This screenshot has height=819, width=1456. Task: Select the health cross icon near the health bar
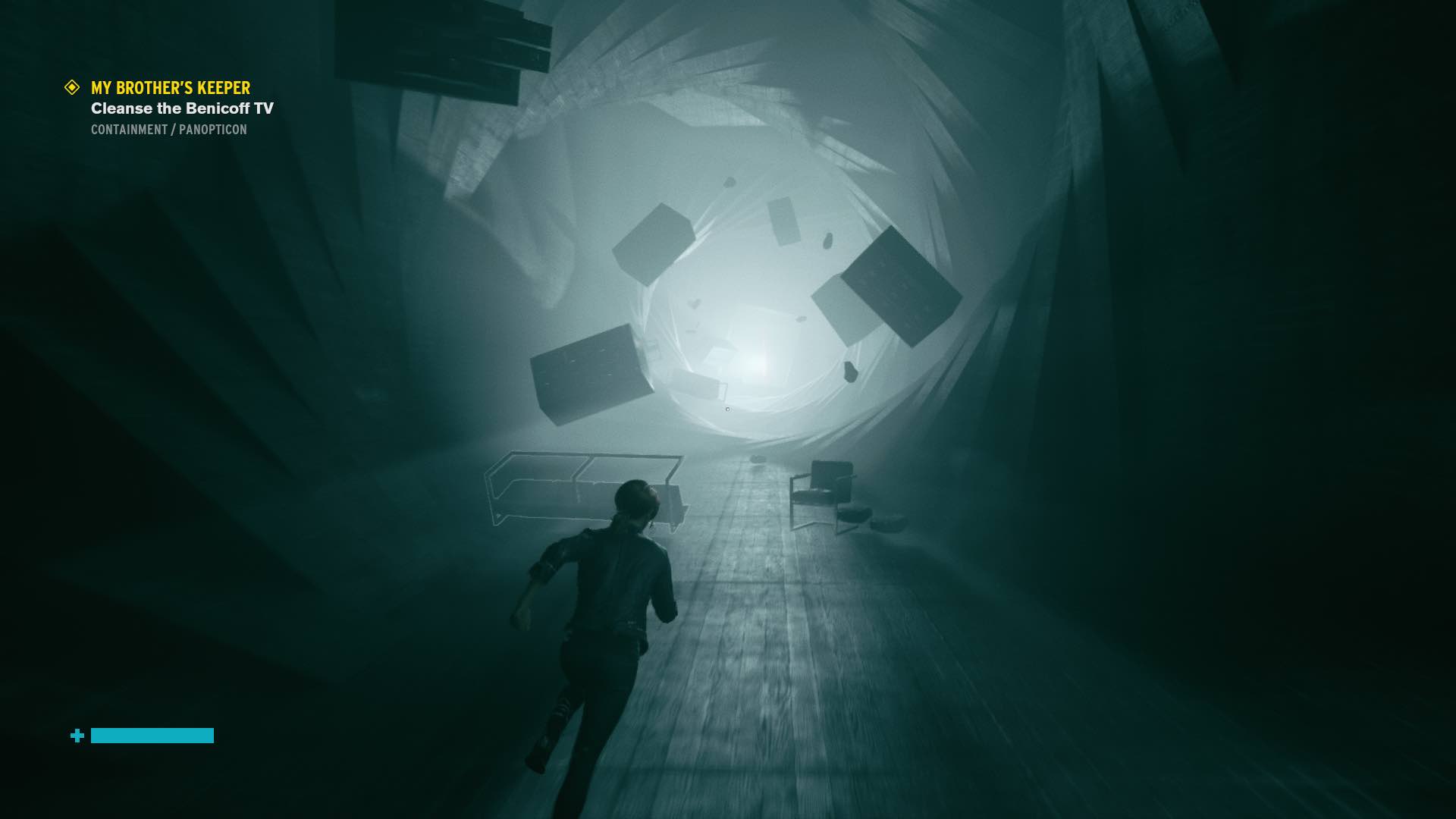76,736
